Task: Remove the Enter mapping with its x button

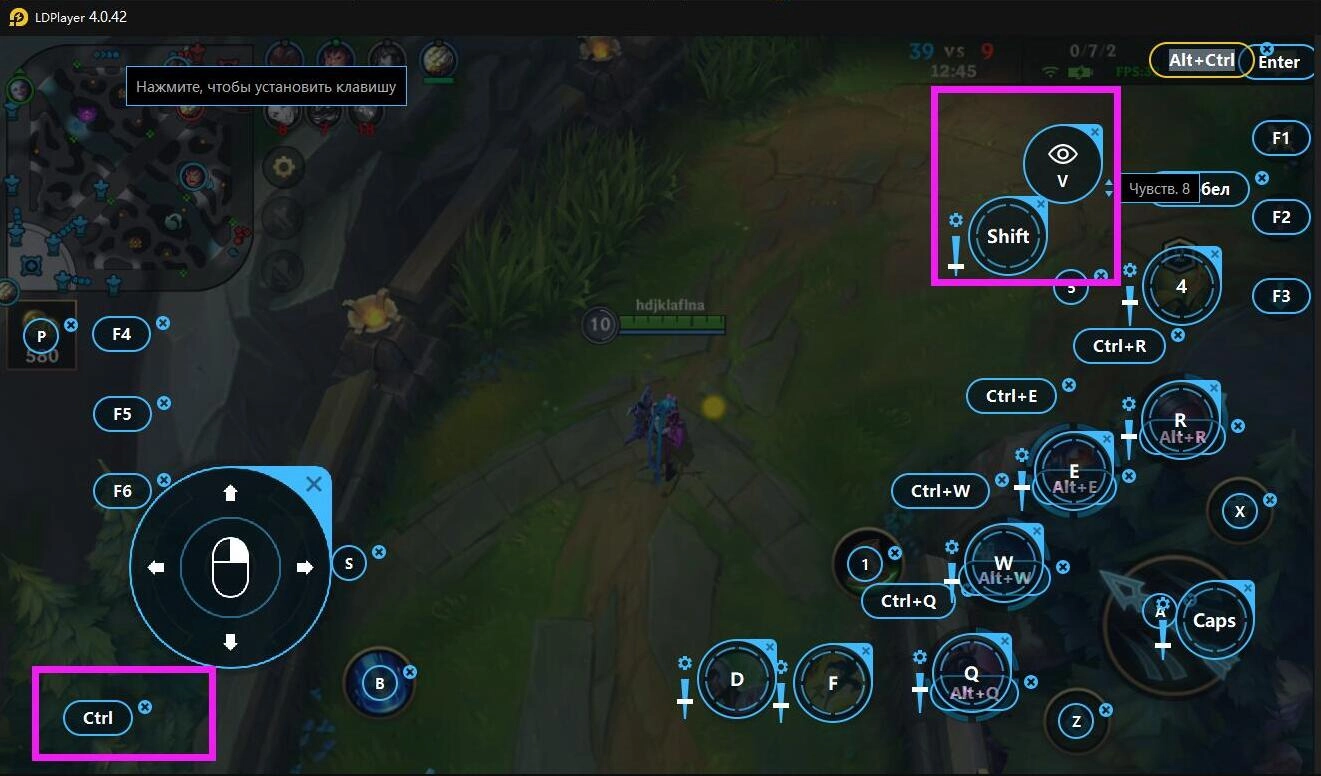Action: point(1267,48)
